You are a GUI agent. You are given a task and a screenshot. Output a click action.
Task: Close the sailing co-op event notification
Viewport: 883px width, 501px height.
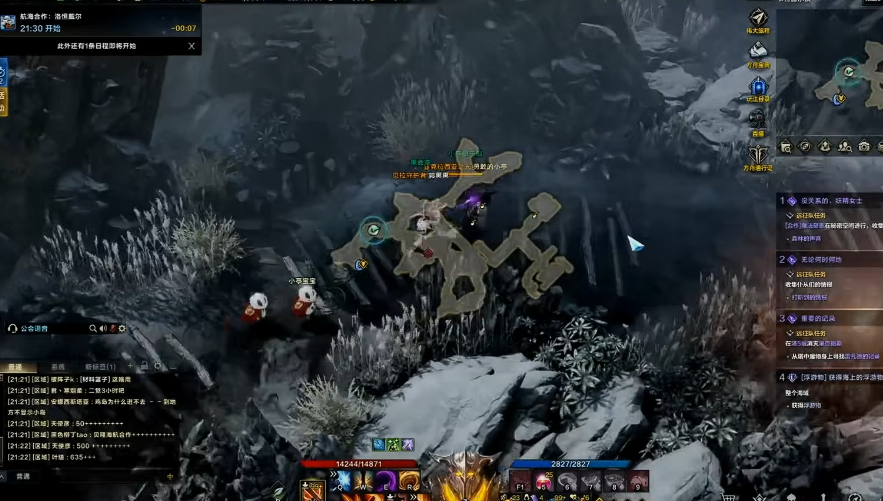click(191, 45)
